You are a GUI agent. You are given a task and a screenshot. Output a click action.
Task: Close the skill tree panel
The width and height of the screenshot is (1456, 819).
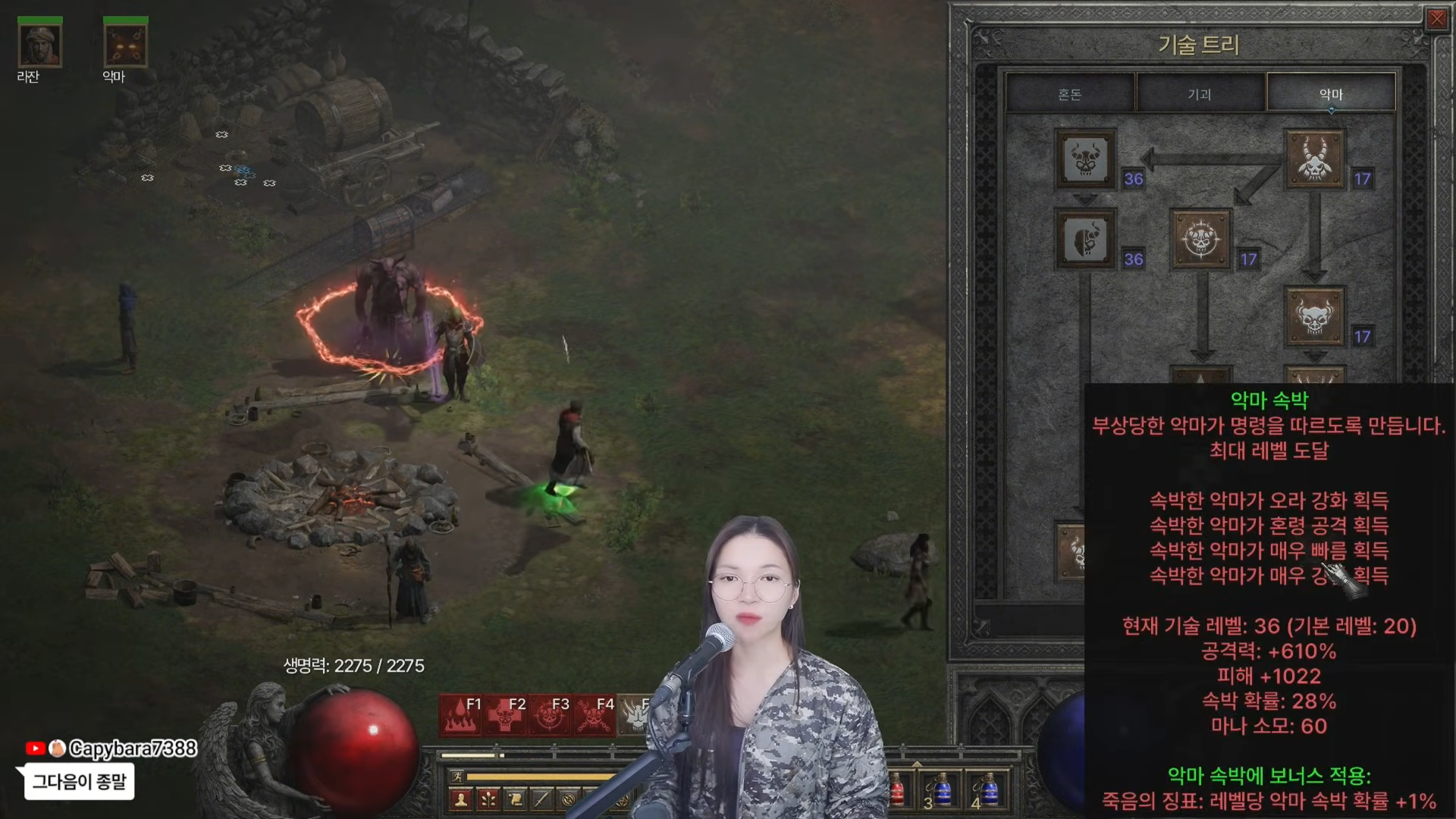click(1436, 20)
